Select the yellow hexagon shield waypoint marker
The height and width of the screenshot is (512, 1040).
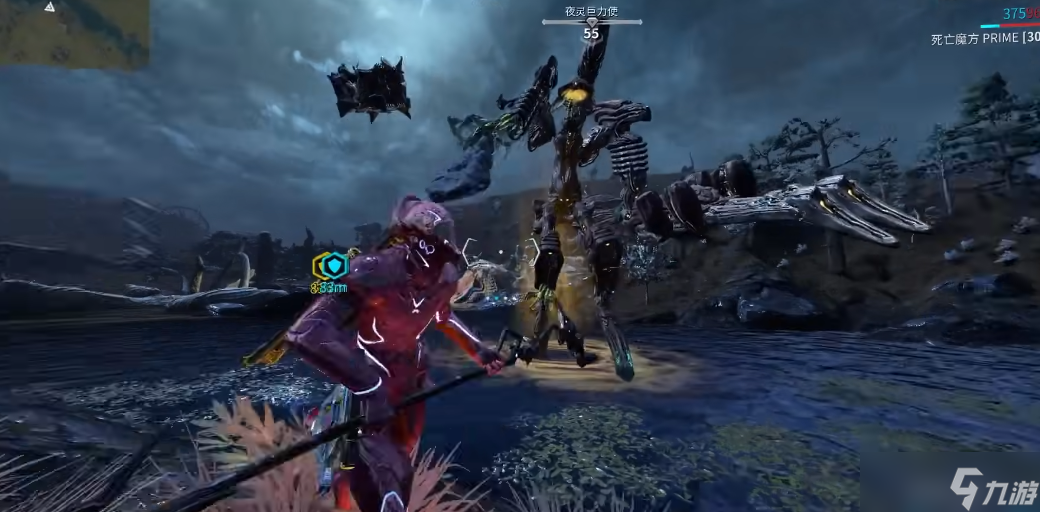(330, 266)
